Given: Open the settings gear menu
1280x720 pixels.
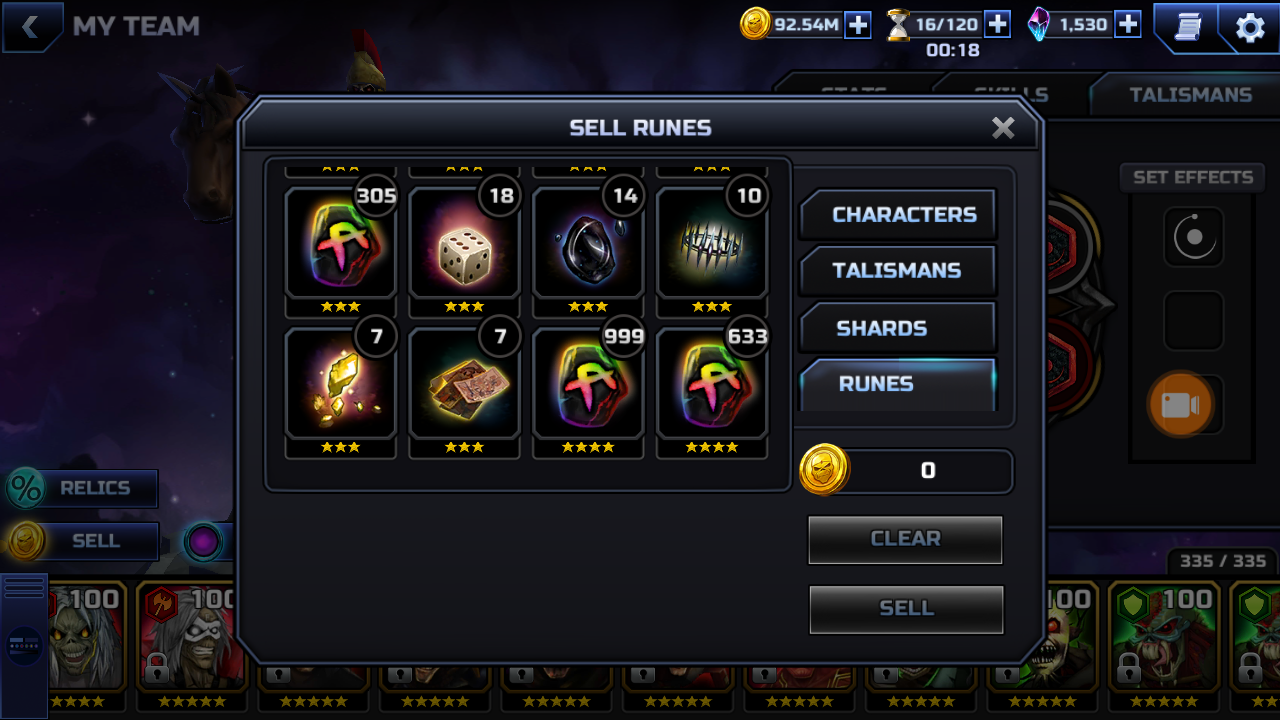Looking at the screenshot, I should tap(1250, 28).
